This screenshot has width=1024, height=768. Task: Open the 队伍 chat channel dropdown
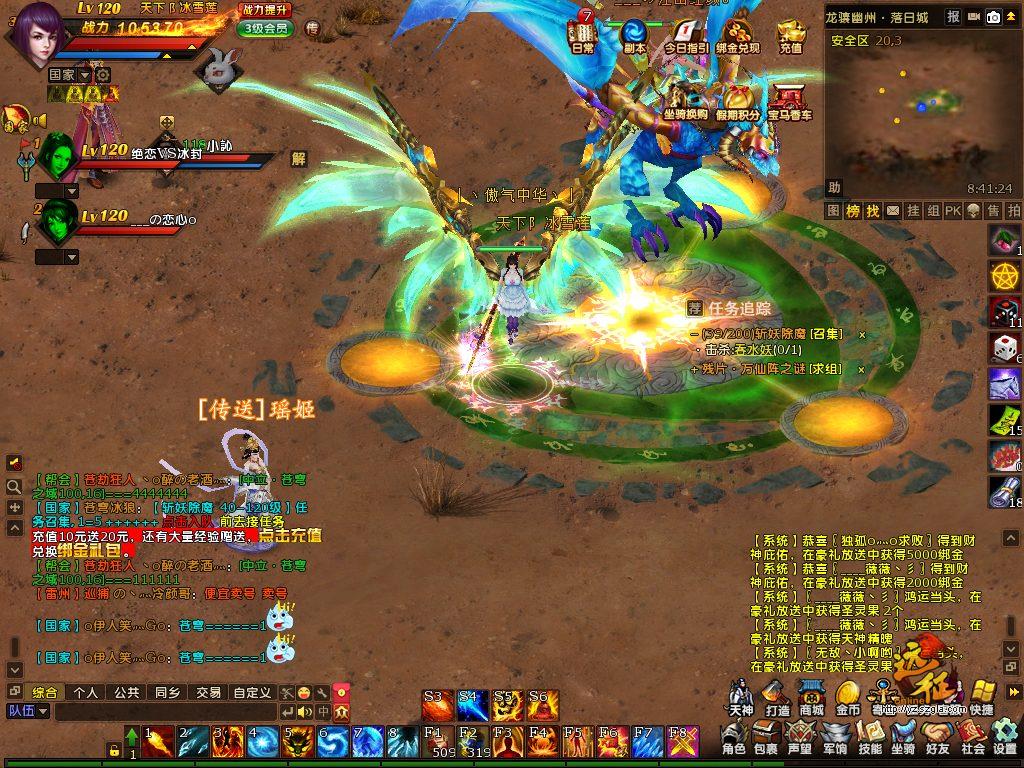[x=28, y=712]
